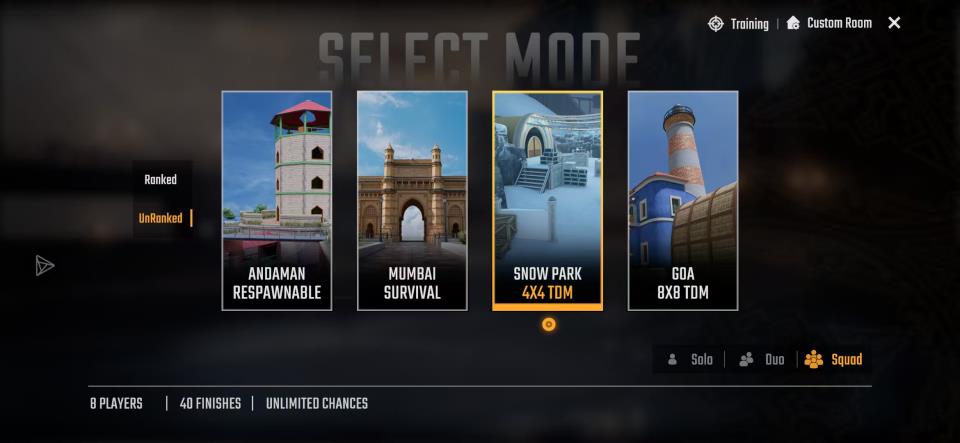Choose Solo team size
This screenshot has width=960, height=443.
pos(690,360)
